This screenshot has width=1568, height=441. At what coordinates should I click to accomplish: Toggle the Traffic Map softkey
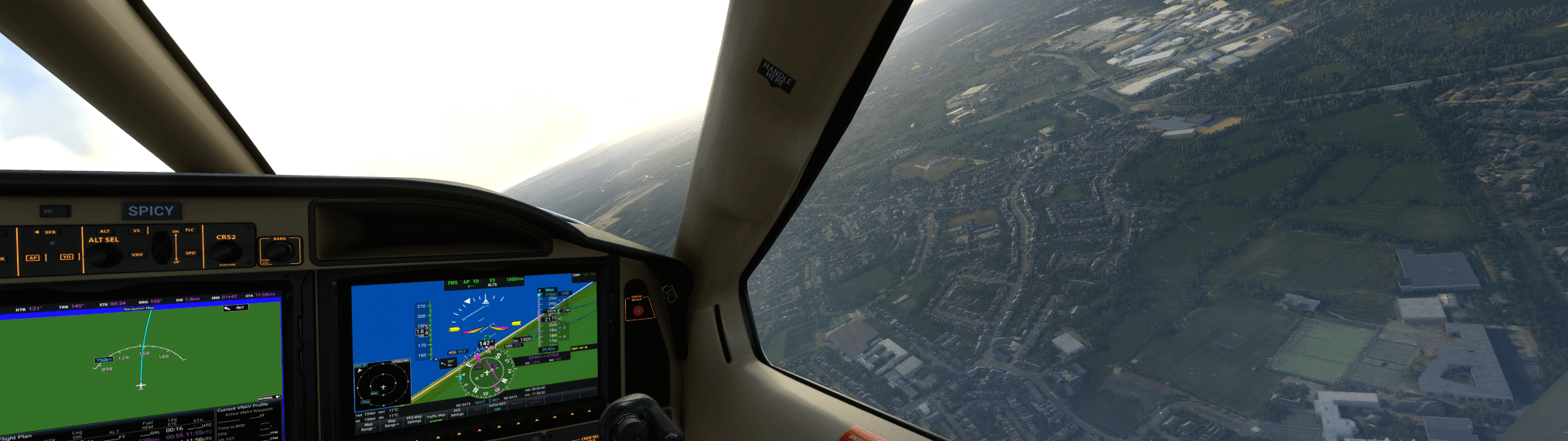click(x=436, y=418)
